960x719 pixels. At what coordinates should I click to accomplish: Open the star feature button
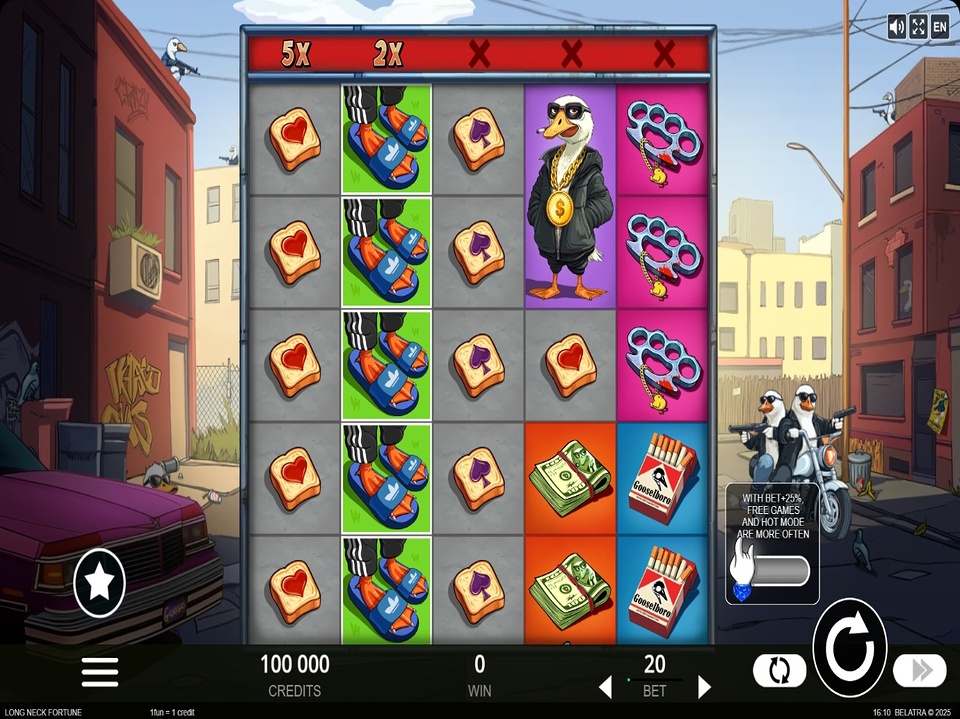click(x=100, y=583)
